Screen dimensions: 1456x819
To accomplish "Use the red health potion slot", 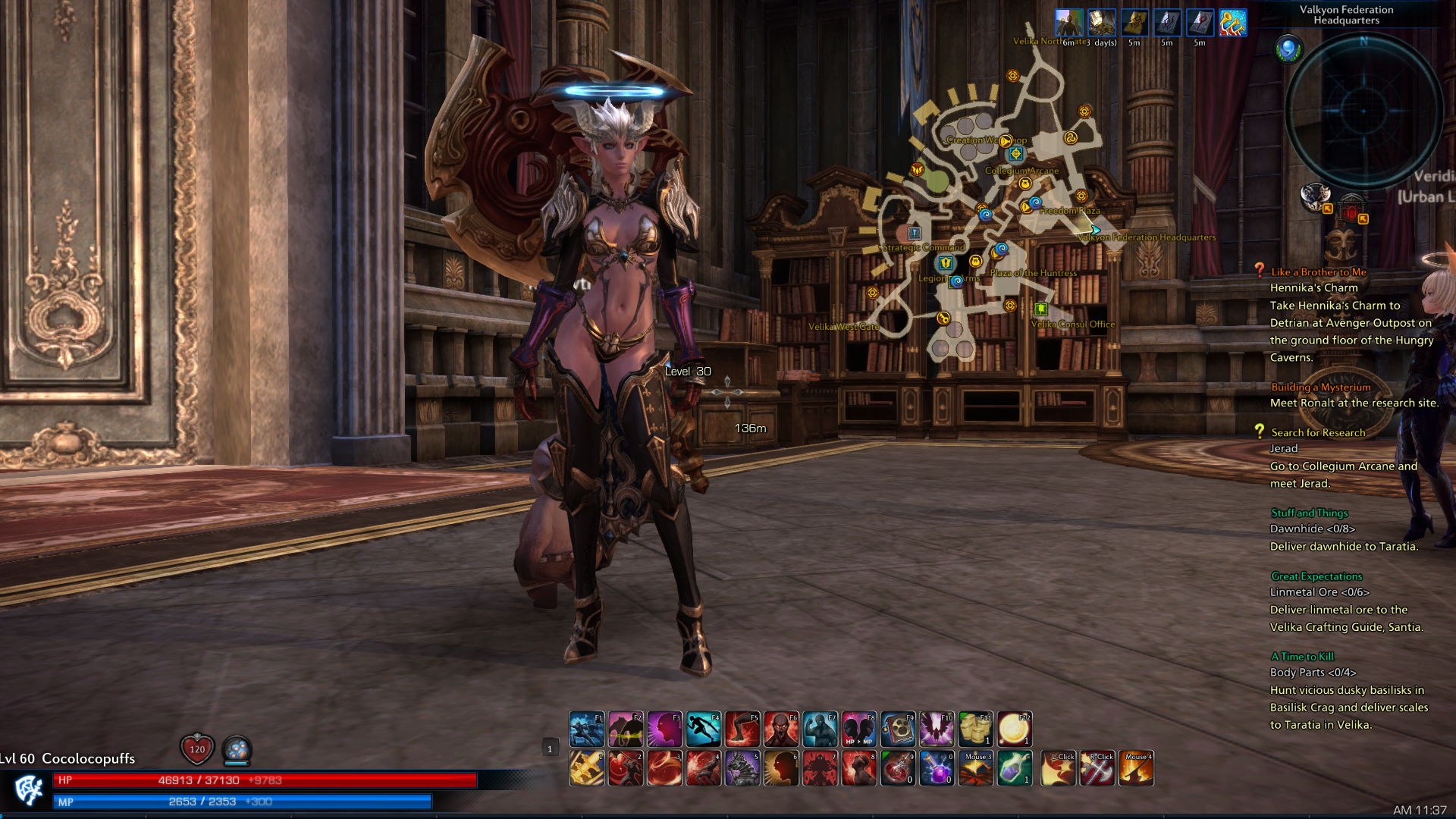I will pyautogui.click(x=898, y=768).
